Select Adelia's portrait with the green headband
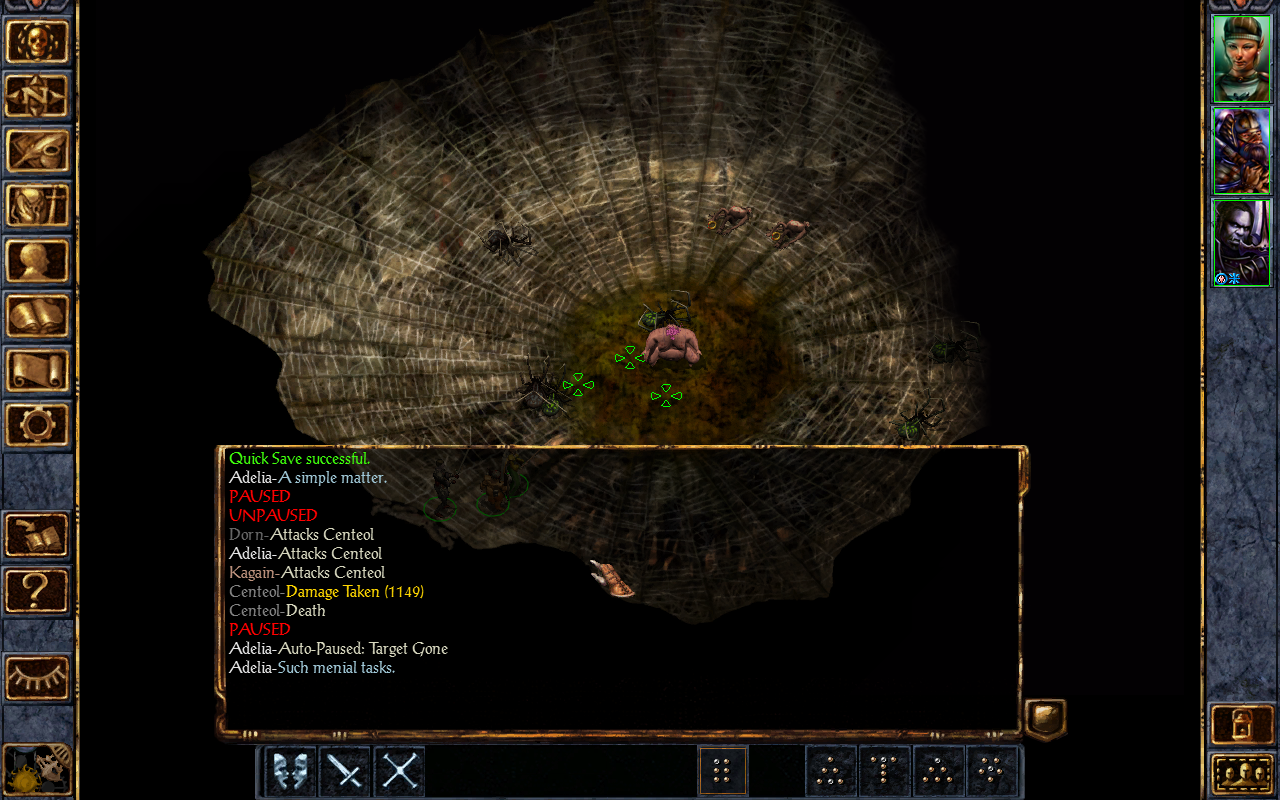This screenshot has width=1280, height=800. pos(1241,58)
